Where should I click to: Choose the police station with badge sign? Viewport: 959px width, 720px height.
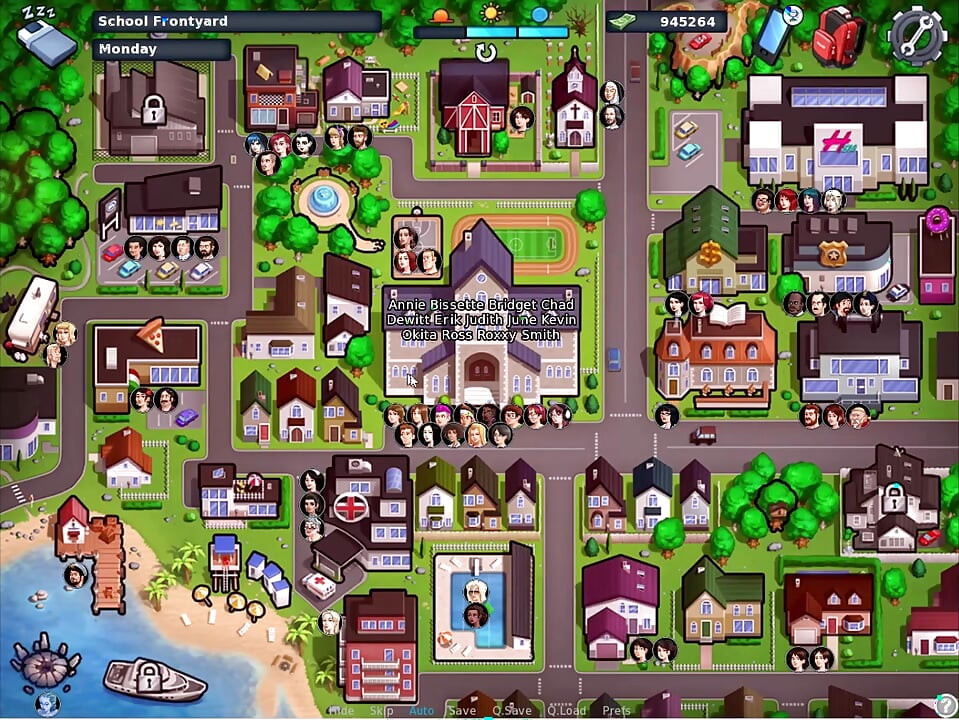837,251
